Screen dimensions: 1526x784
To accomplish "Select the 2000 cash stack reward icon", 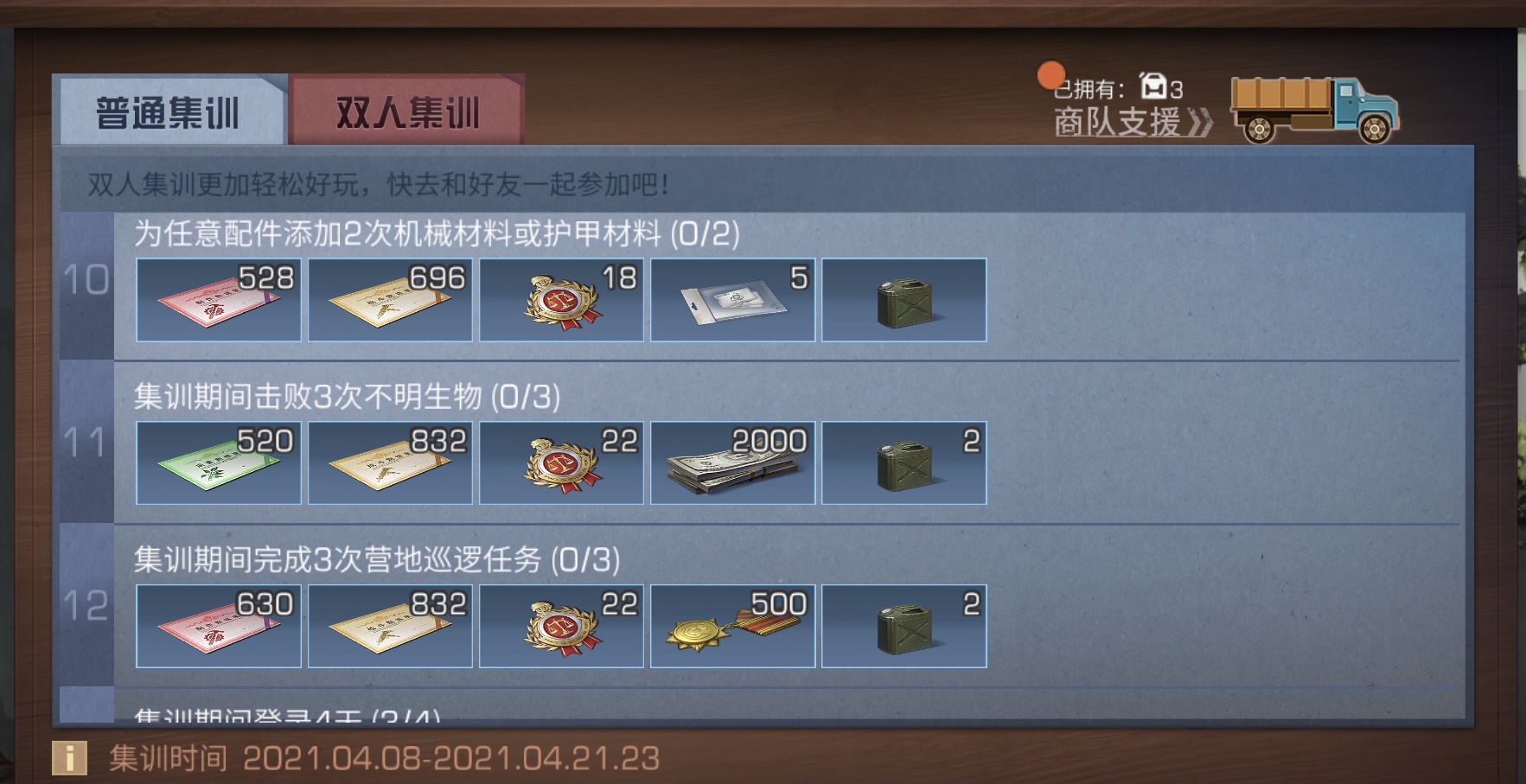I will coord(733,462).
